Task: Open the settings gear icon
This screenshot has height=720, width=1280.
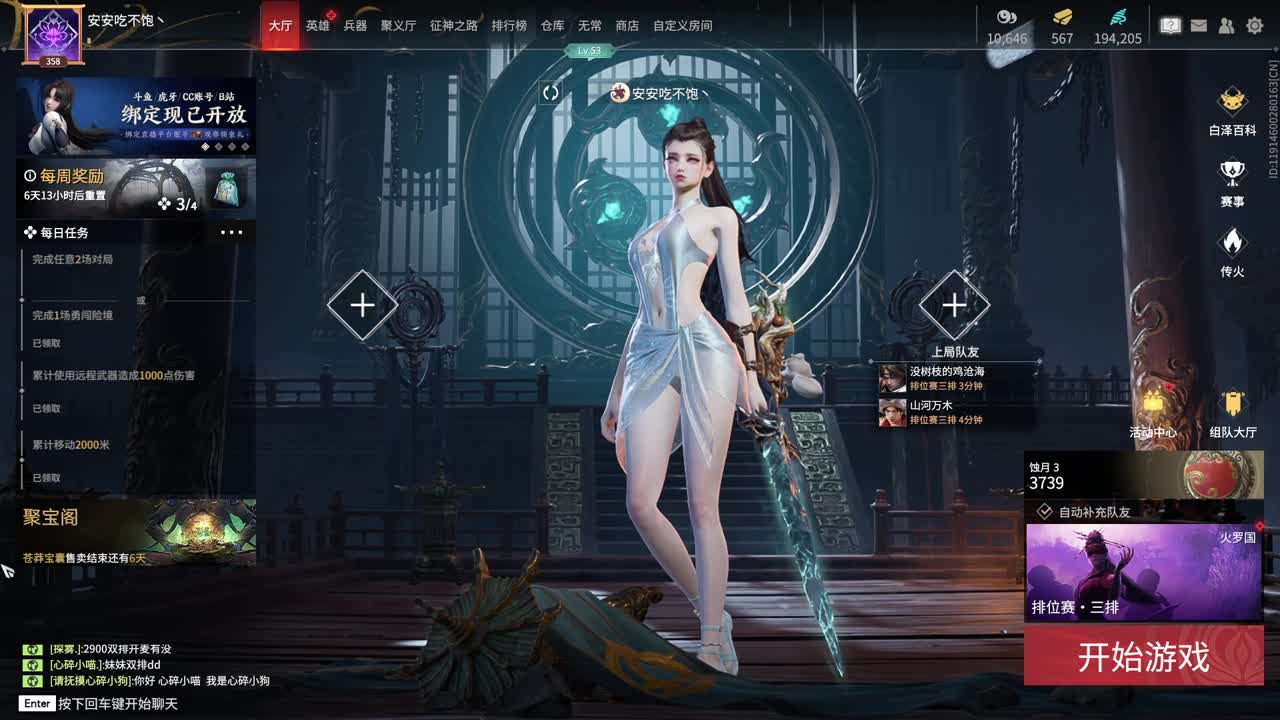Action: pyautogui.click(x=1254, y=26)
